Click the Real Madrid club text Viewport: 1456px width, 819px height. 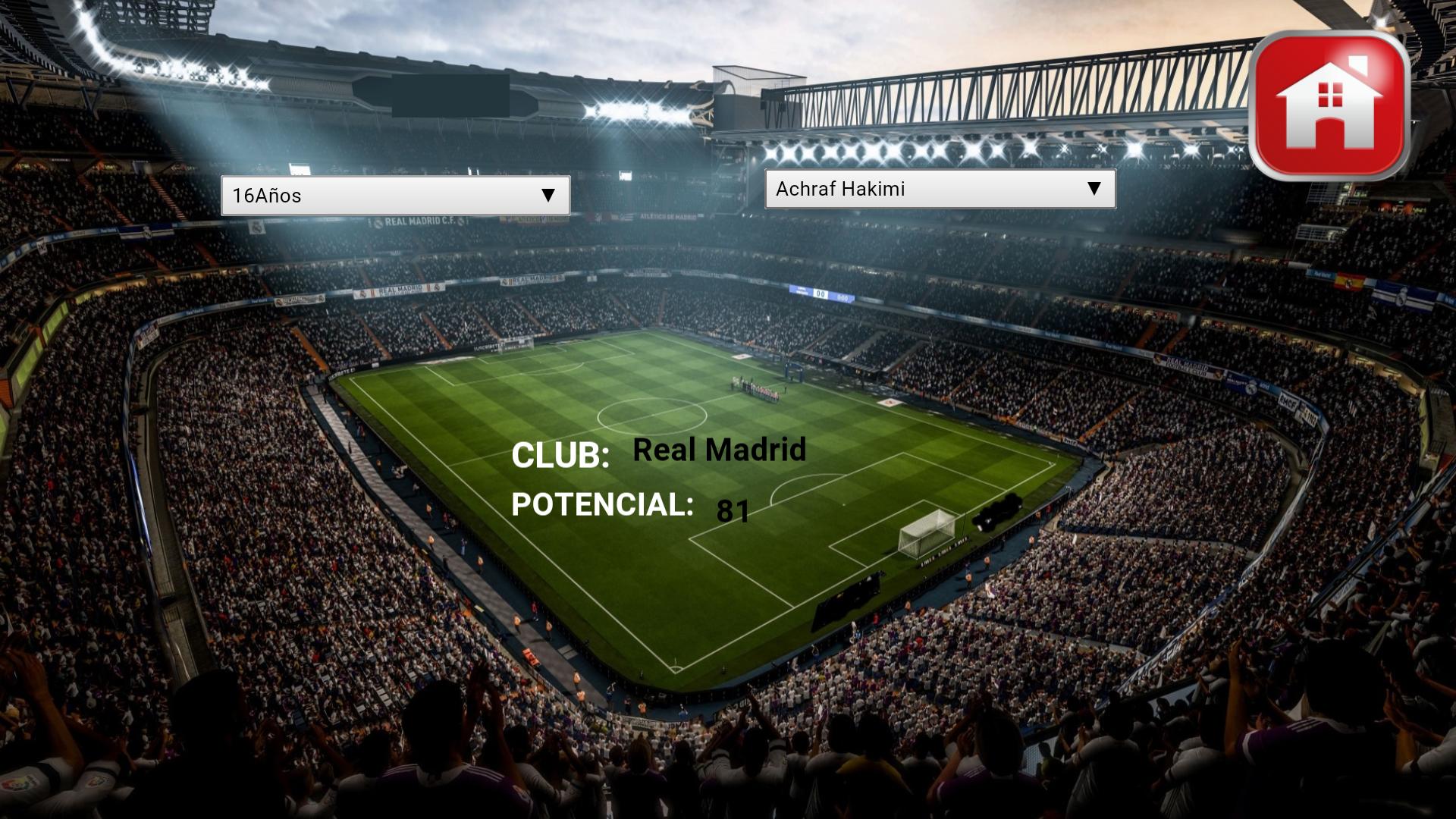719,450
